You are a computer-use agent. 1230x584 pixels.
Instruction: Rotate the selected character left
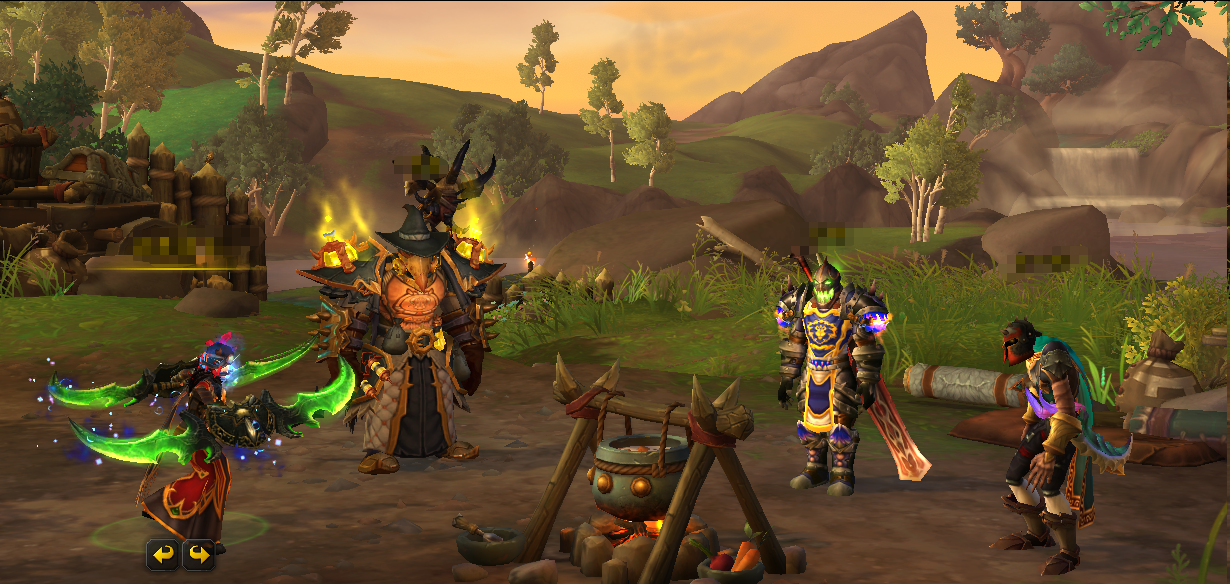[x=163, y=553]
